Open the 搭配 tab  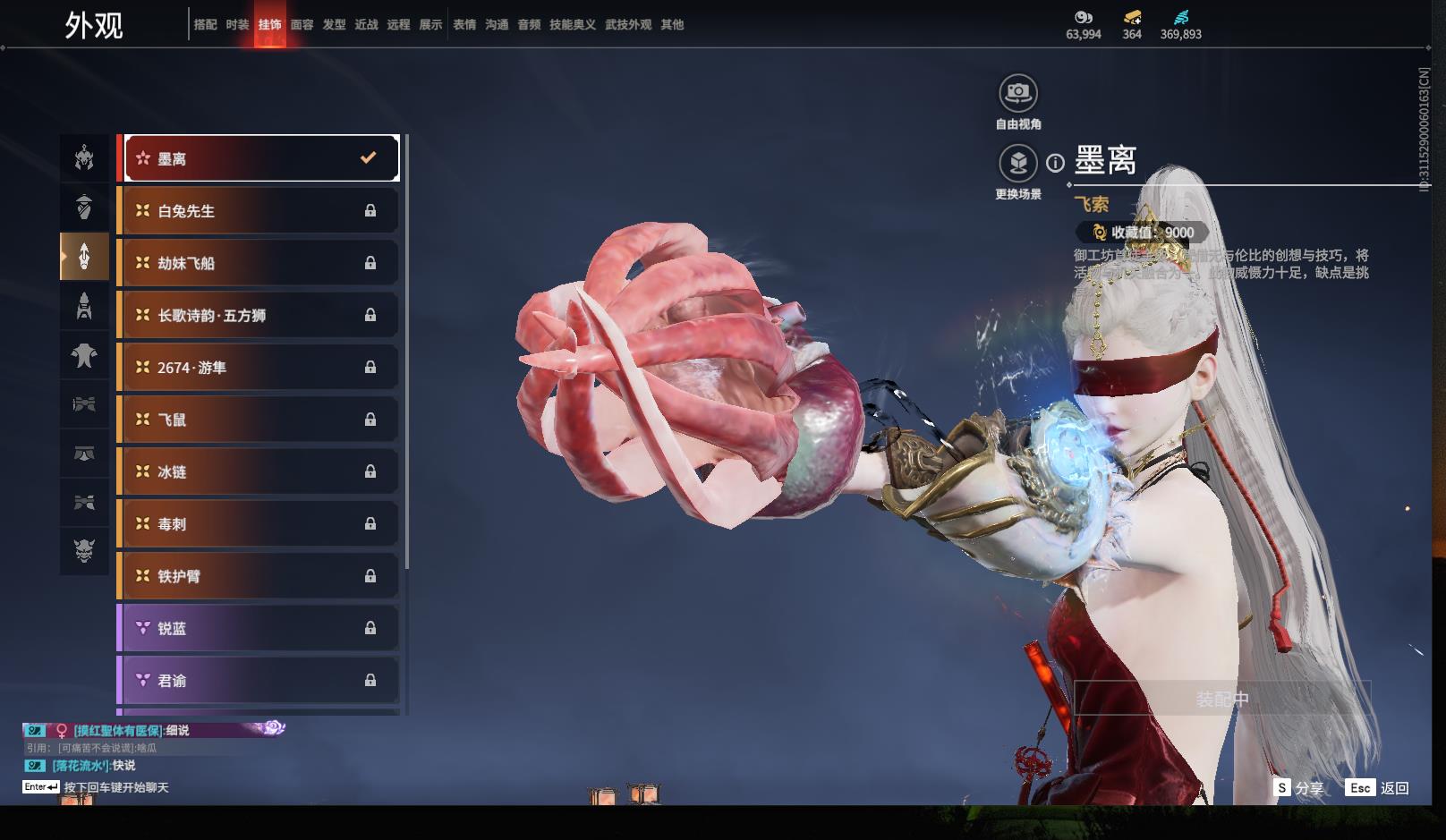205,25
